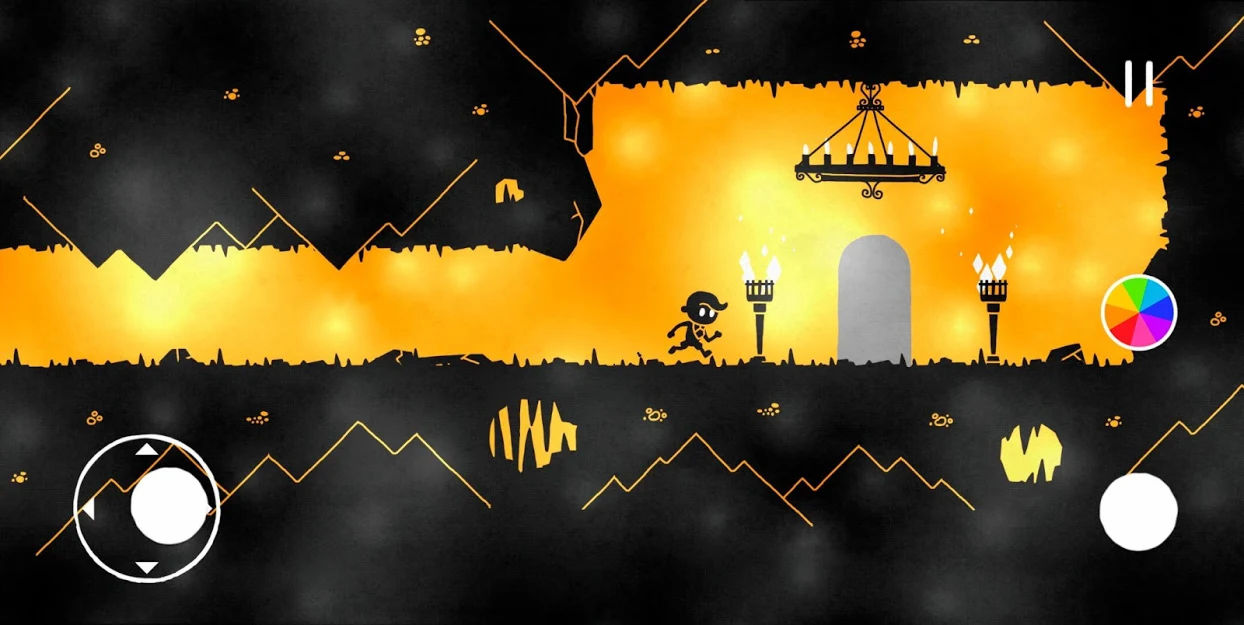Image resolution: width=1244 pixels, height=625 pixels.
Task: Tap the joystick's left arrow
Action: pyautogui.click(x=88, y=510)
